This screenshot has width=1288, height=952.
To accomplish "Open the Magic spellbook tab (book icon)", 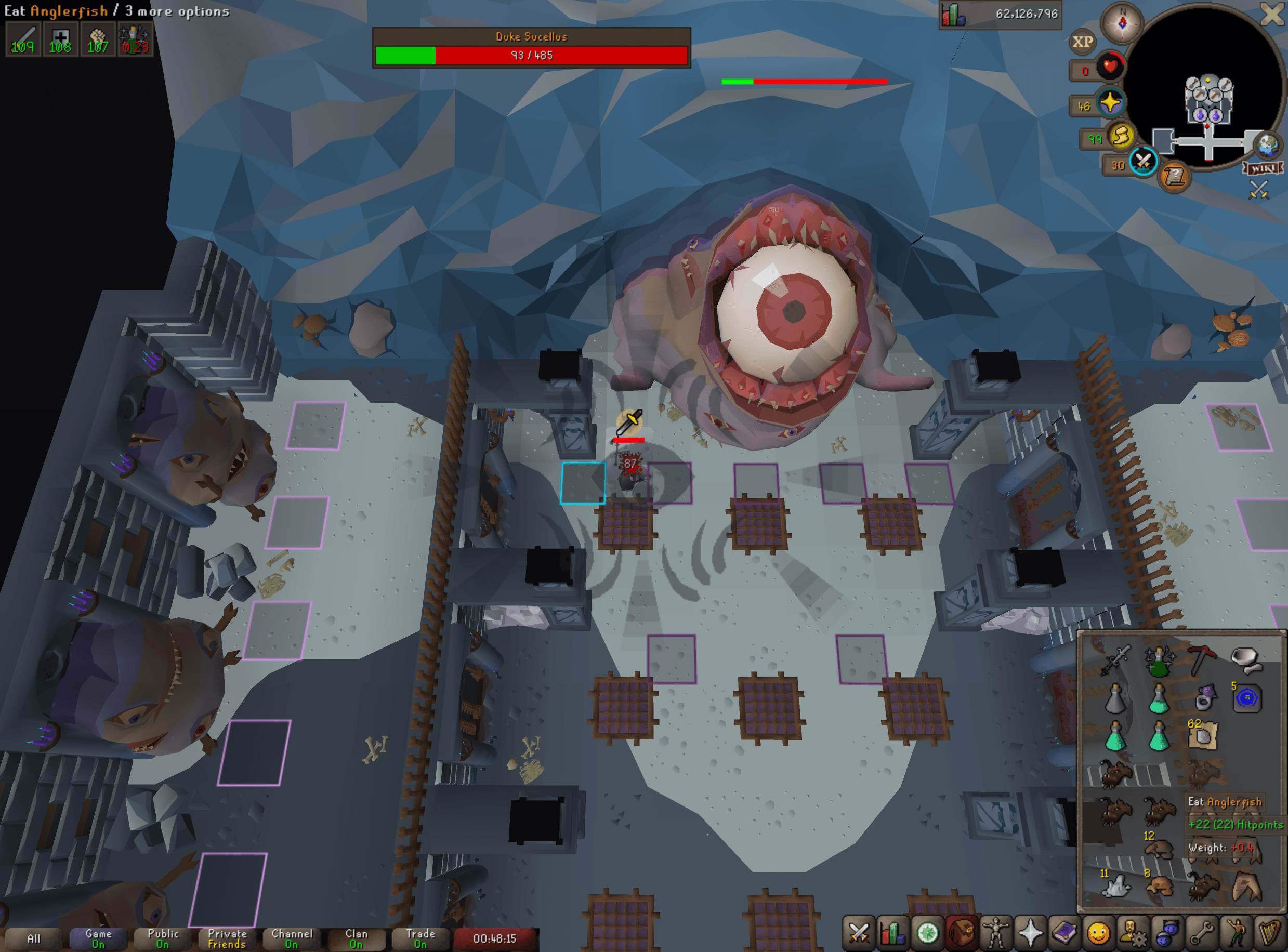I will (1064, 932).
